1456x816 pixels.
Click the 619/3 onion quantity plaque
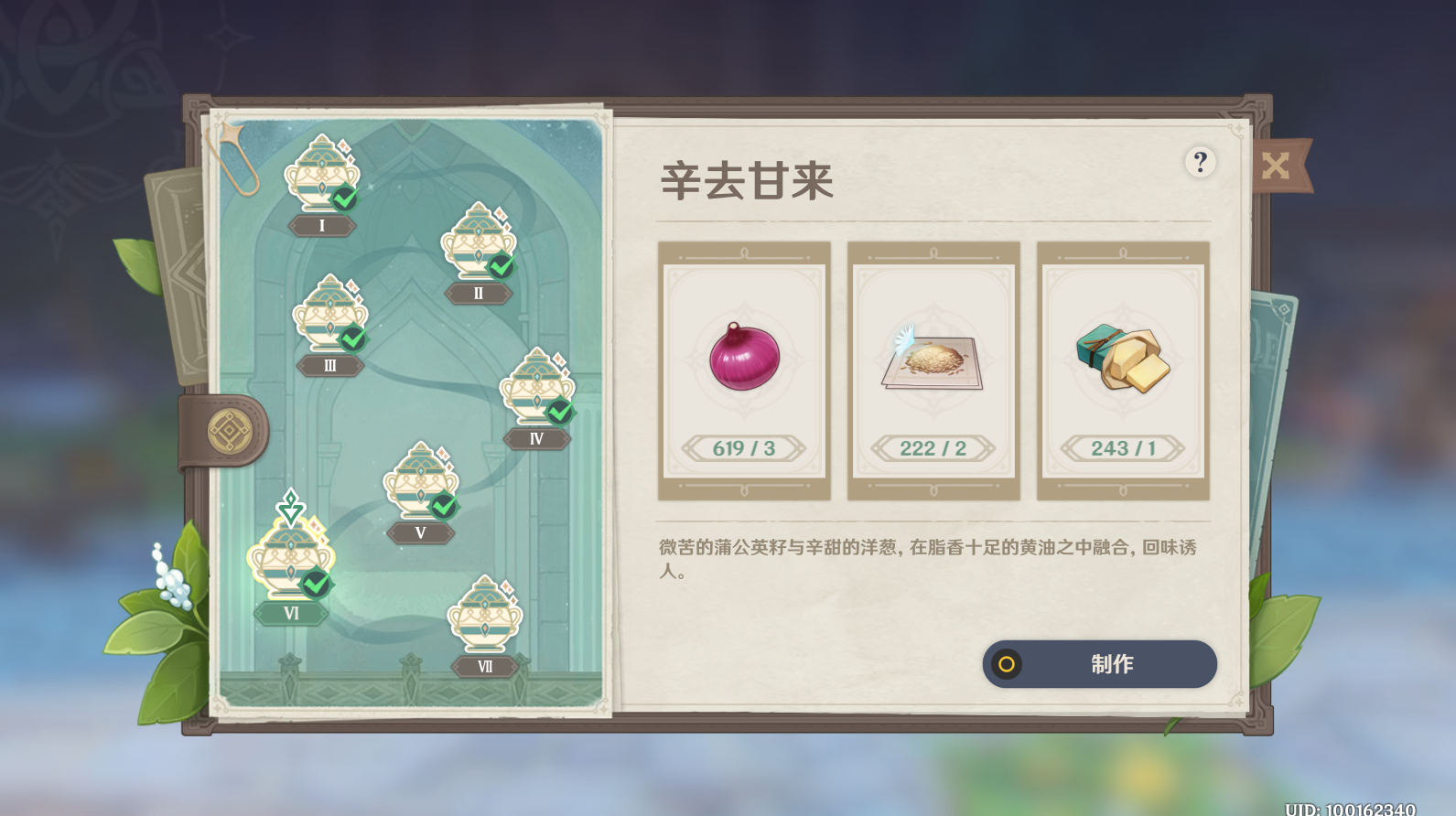click(743, 448)
